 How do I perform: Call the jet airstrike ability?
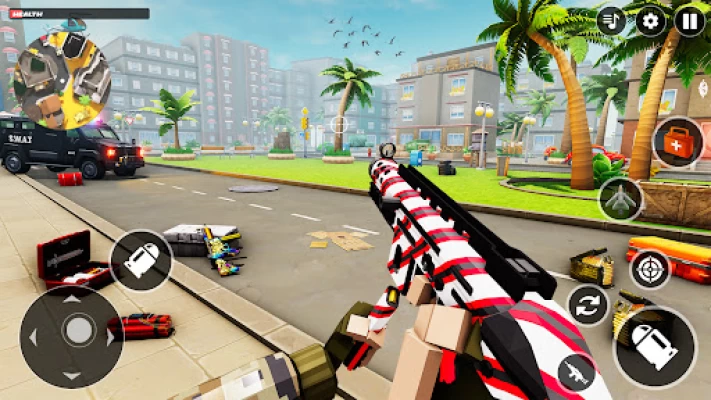[x=621, y=199]
